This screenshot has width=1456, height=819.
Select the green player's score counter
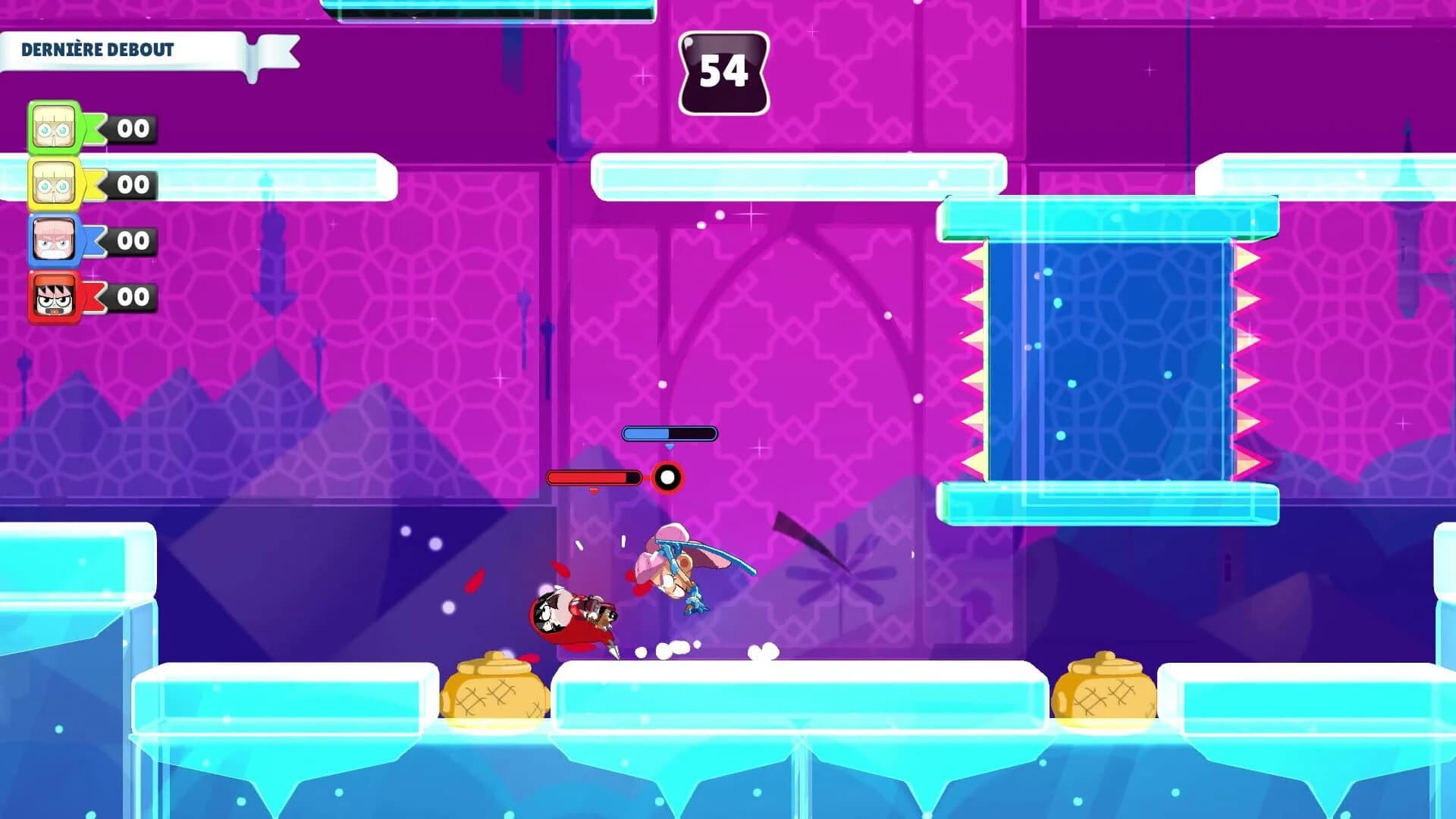coord(133,127)
